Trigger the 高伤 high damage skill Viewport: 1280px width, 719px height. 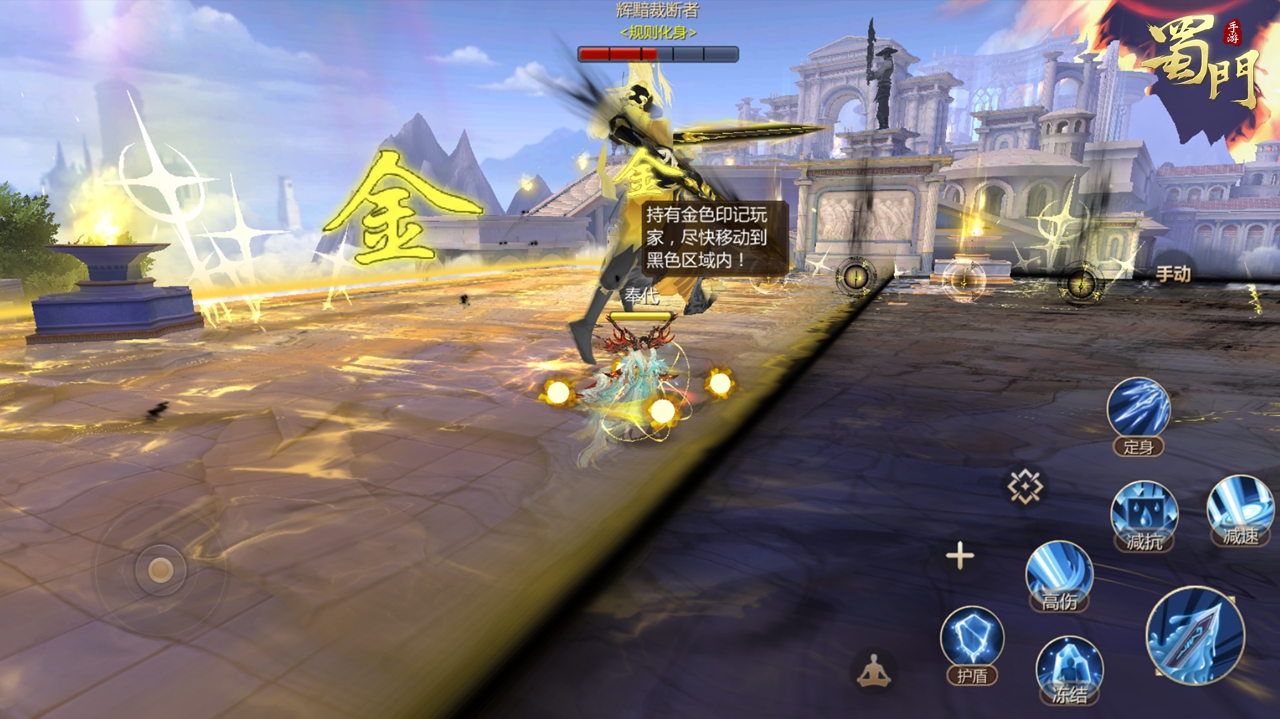[x=1059, y=571]
